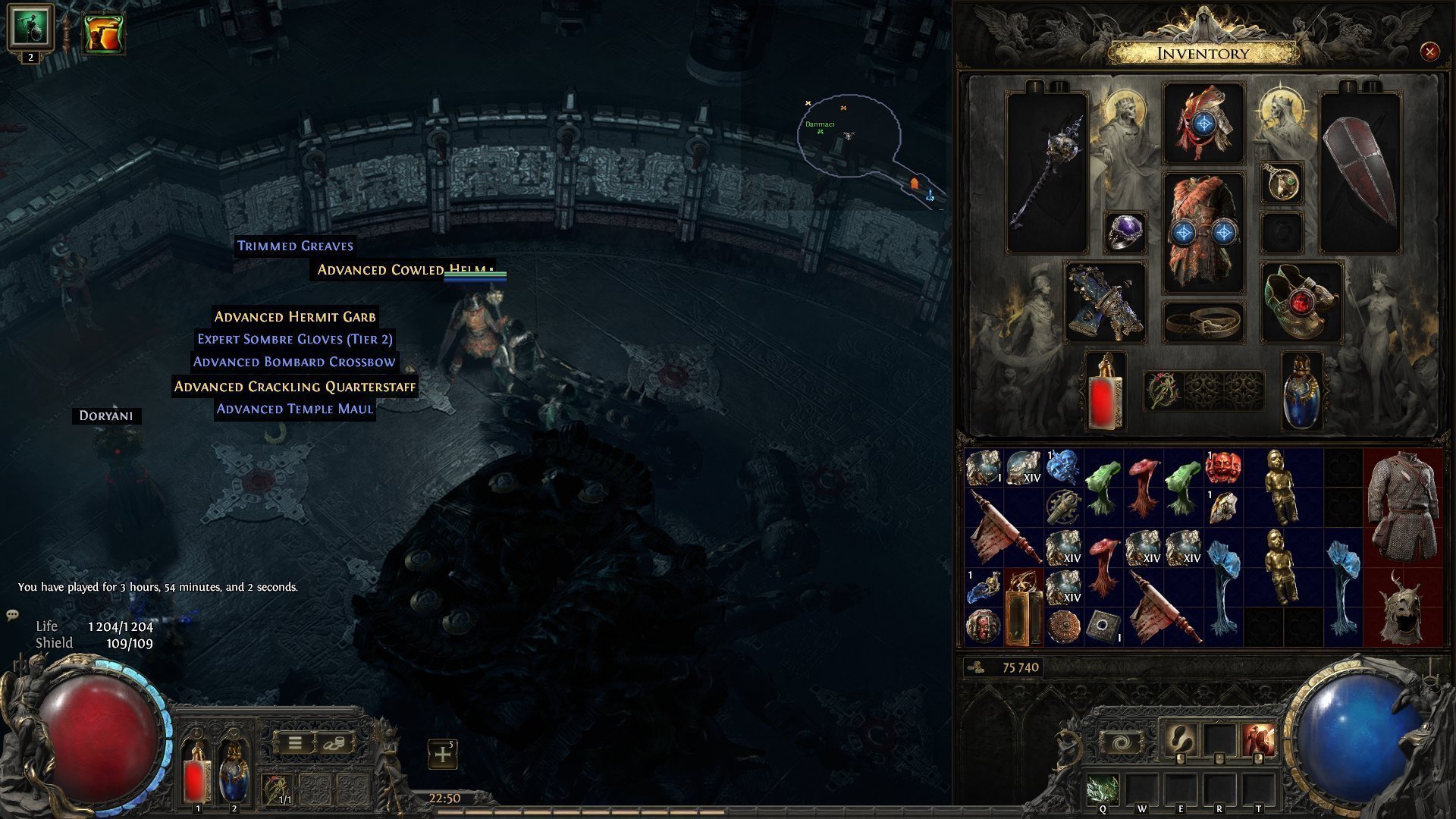Click the equipped leather belt slot
This screenshot has height=819, width=1456.
(1203, 322)
